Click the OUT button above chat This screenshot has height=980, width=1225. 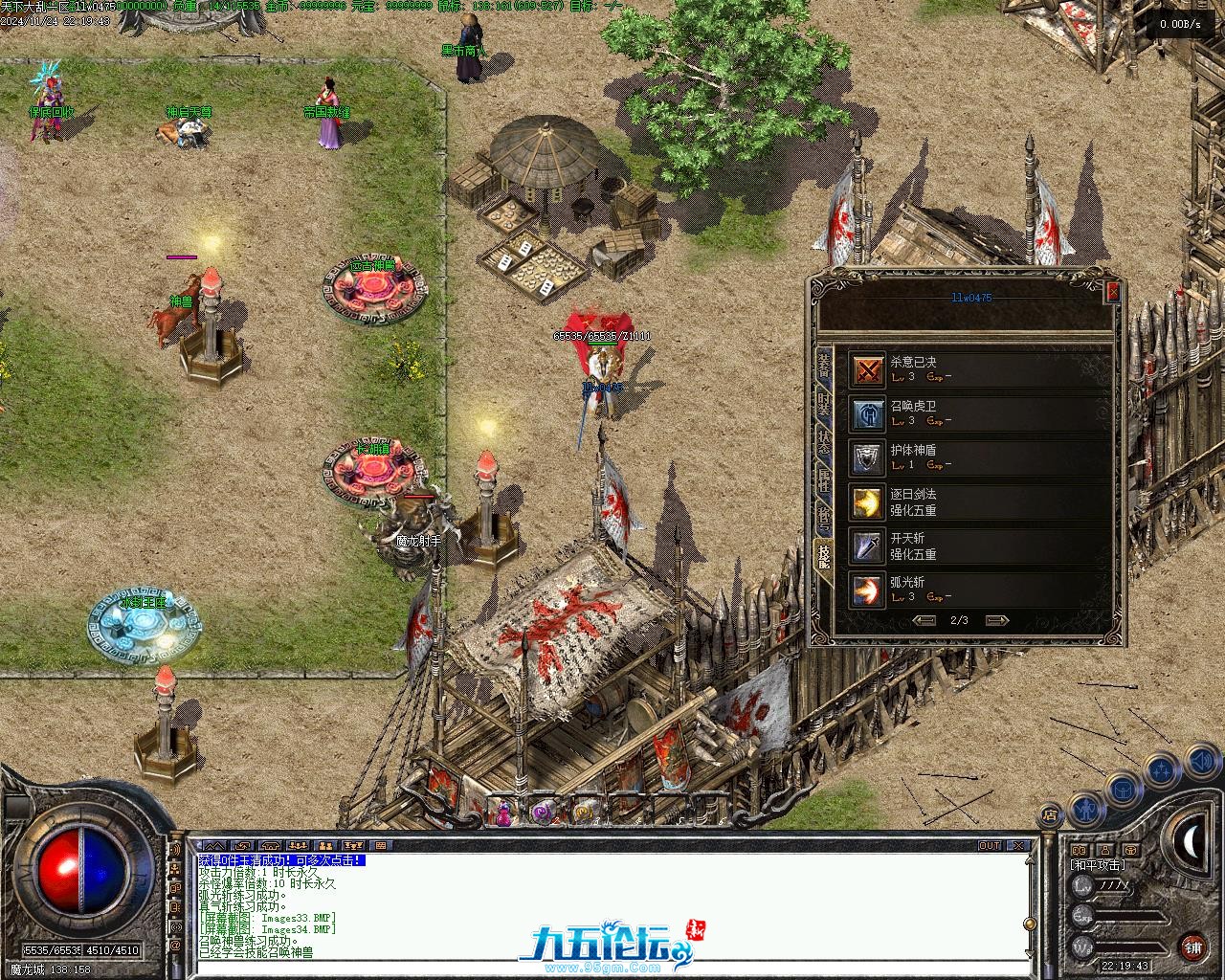pos(990,846)
